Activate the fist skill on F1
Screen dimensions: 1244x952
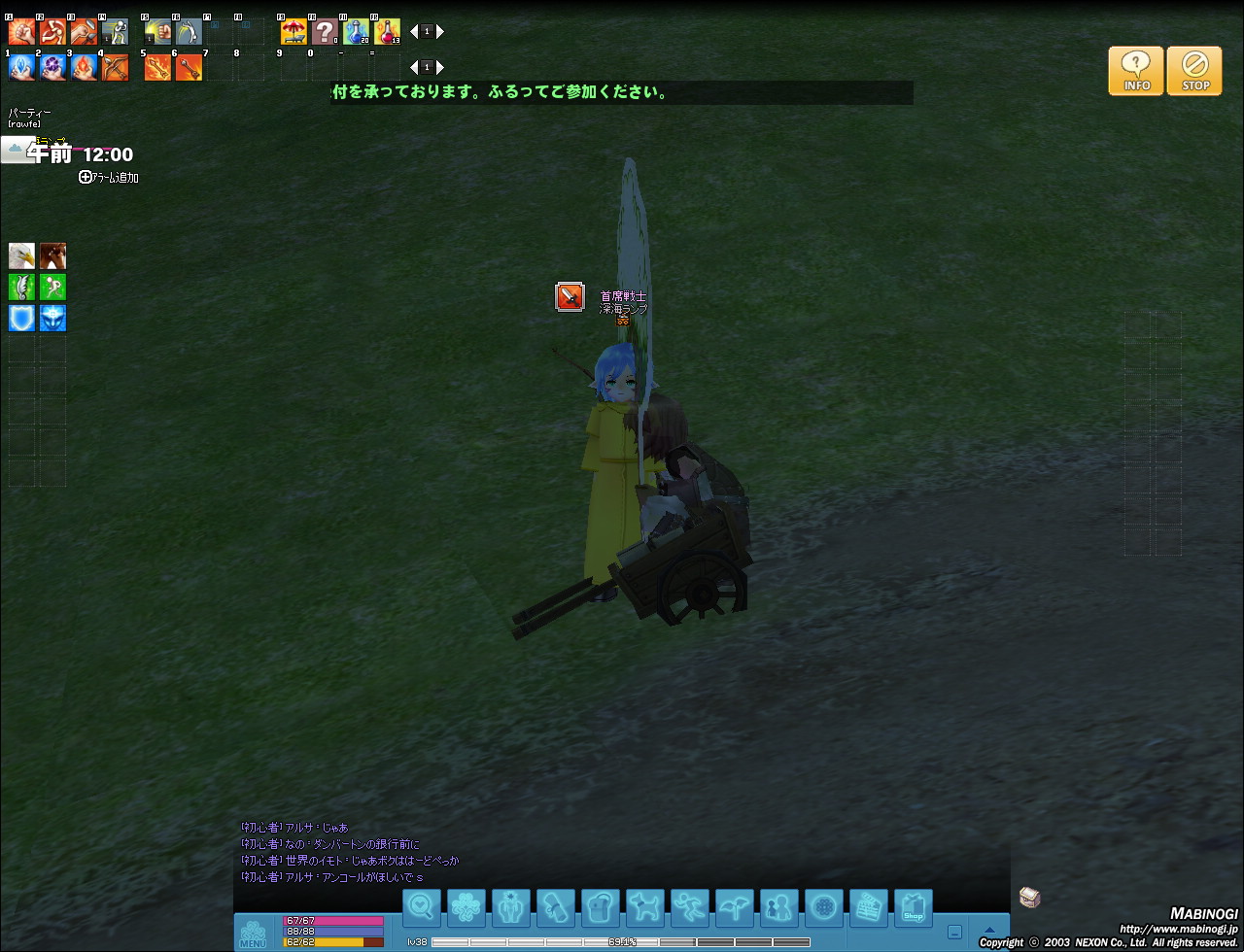[x=21, y=32]
